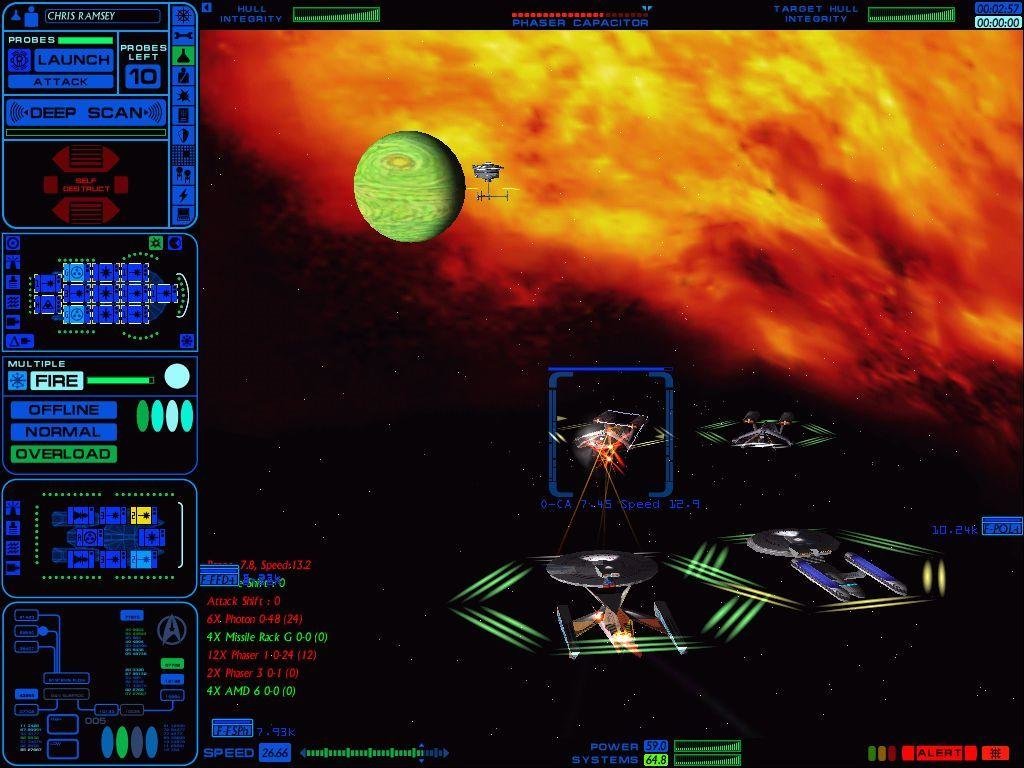1024x768 pixels.
Task: Activate the DEEP SCAN button
Action: (86, 112)
